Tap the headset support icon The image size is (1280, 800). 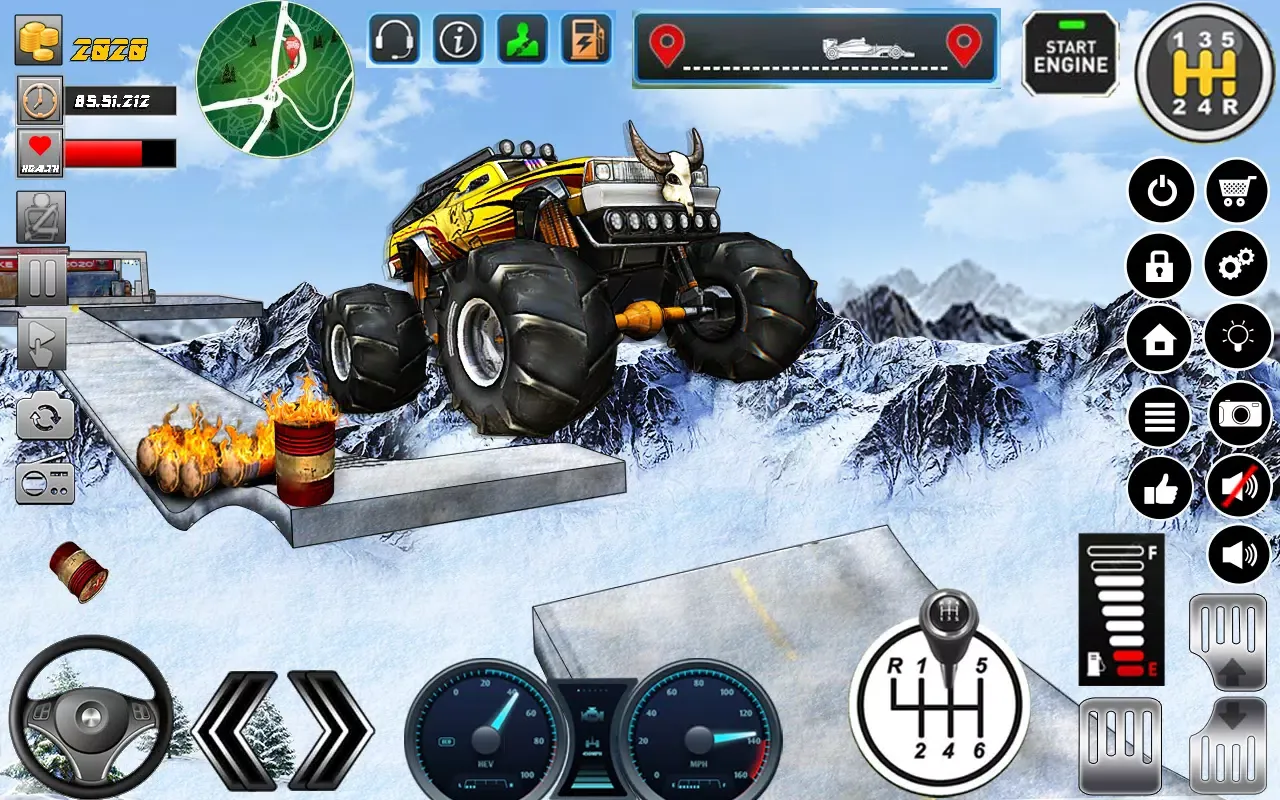(x=394, y=40)
